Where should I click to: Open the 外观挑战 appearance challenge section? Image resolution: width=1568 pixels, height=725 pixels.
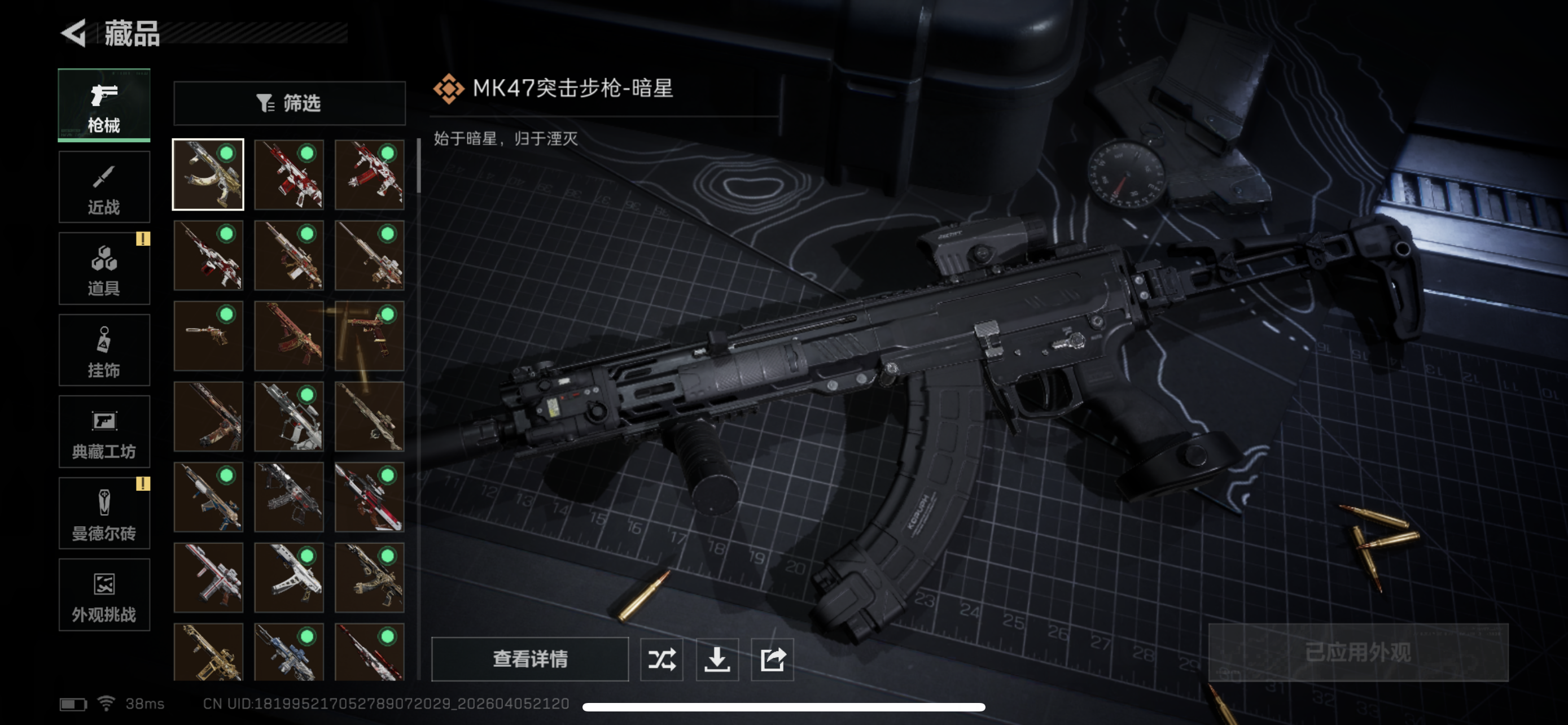[103, 595]
